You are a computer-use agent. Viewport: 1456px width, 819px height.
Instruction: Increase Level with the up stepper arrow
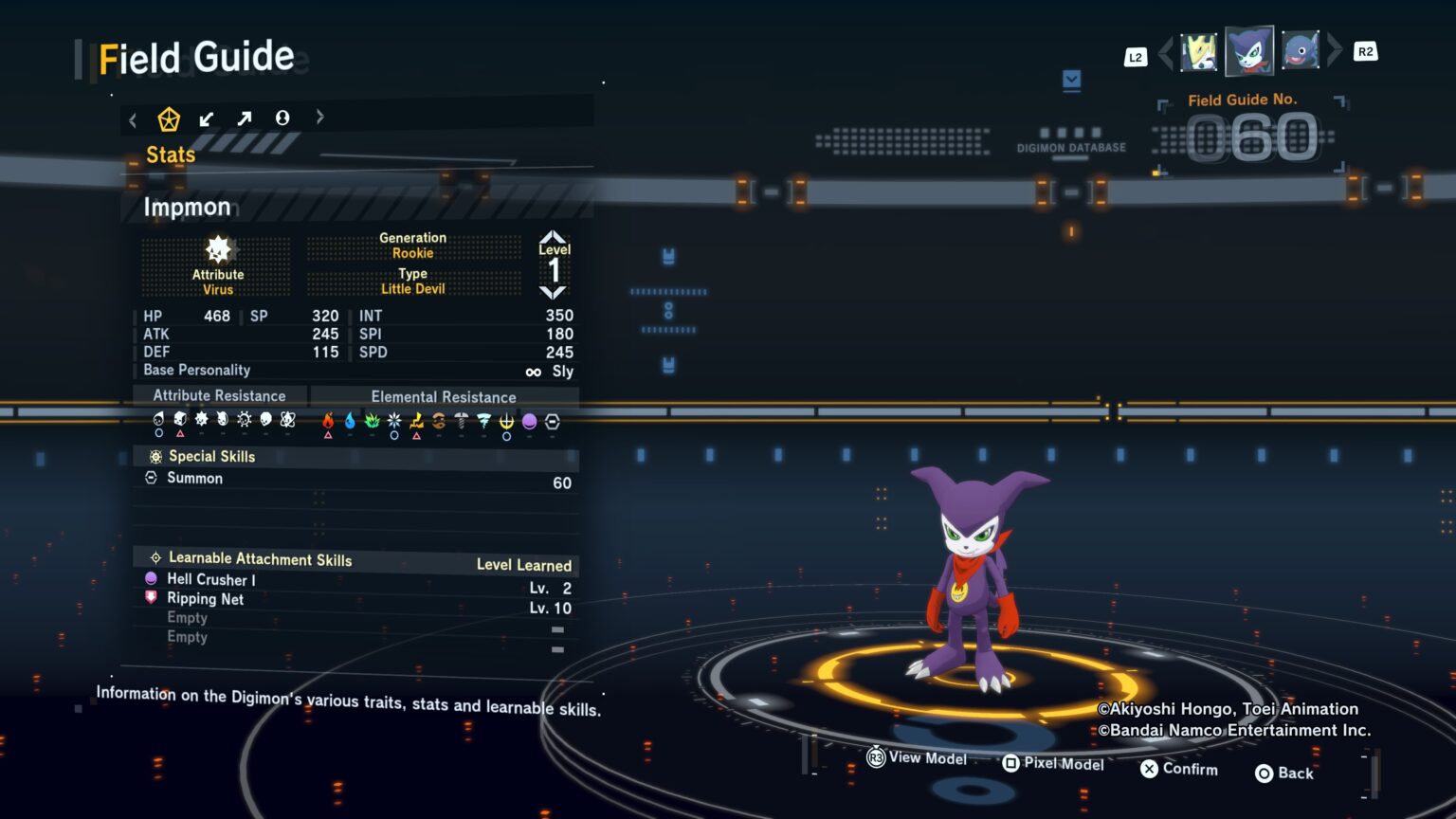tap(553, 239)
